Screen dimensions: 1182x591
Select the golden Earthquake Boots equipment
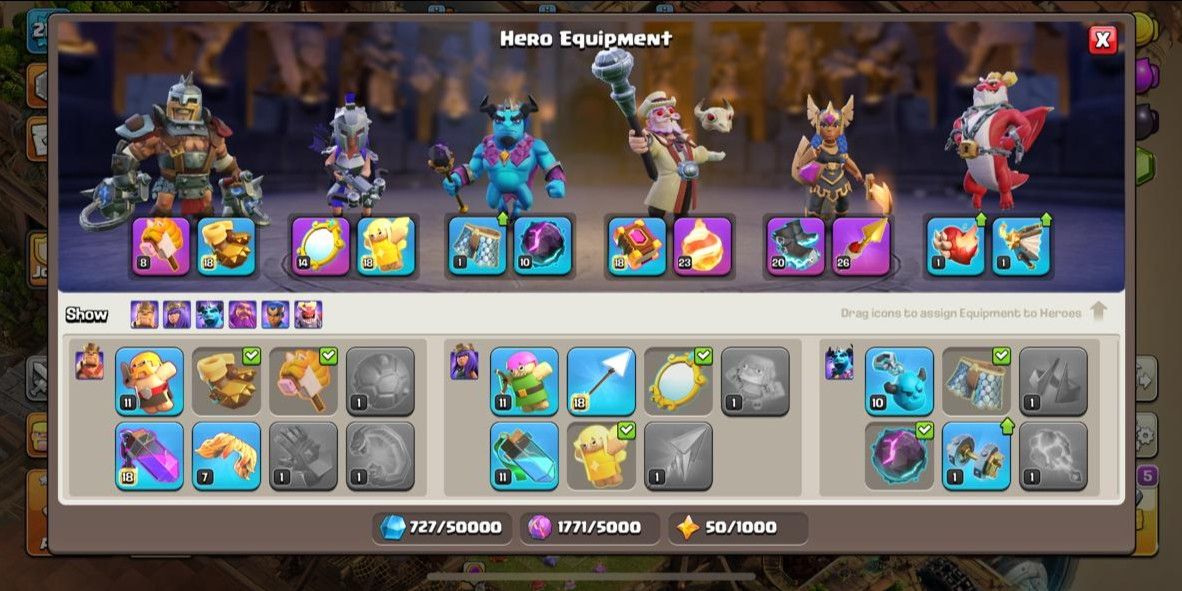pos(226,381)
